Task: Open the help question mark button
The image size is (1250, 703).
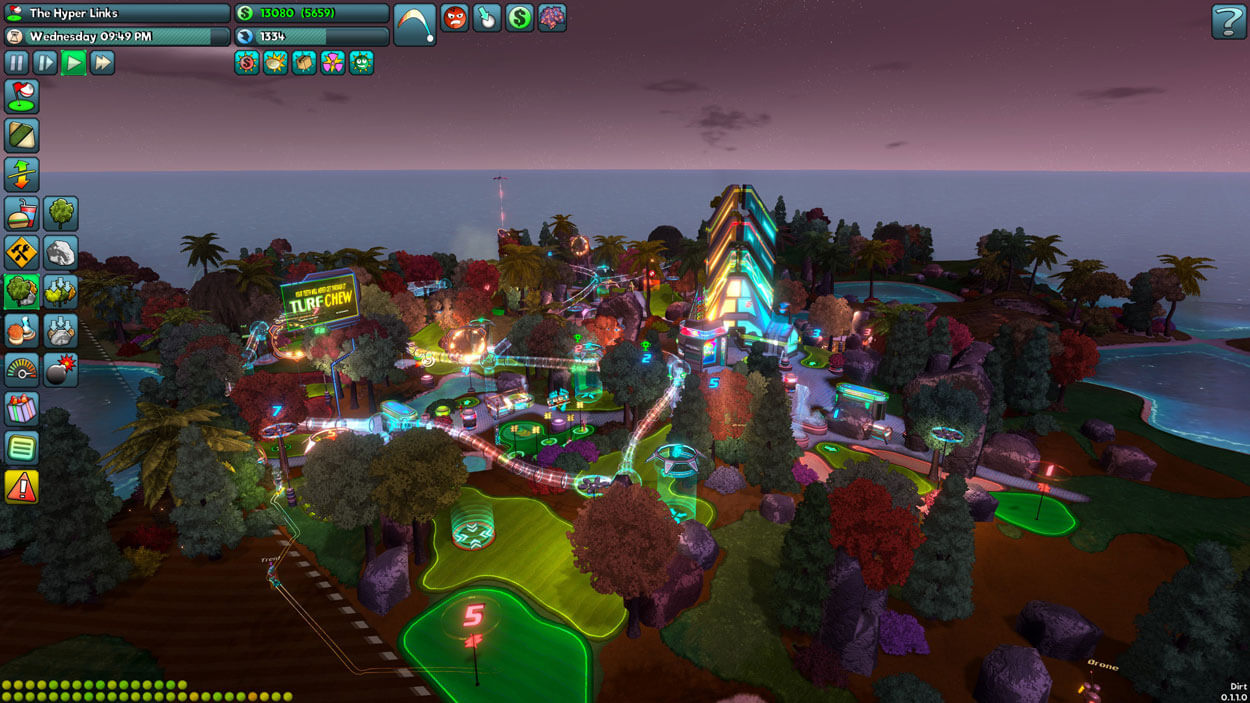Action: (x=1228, y=21)
